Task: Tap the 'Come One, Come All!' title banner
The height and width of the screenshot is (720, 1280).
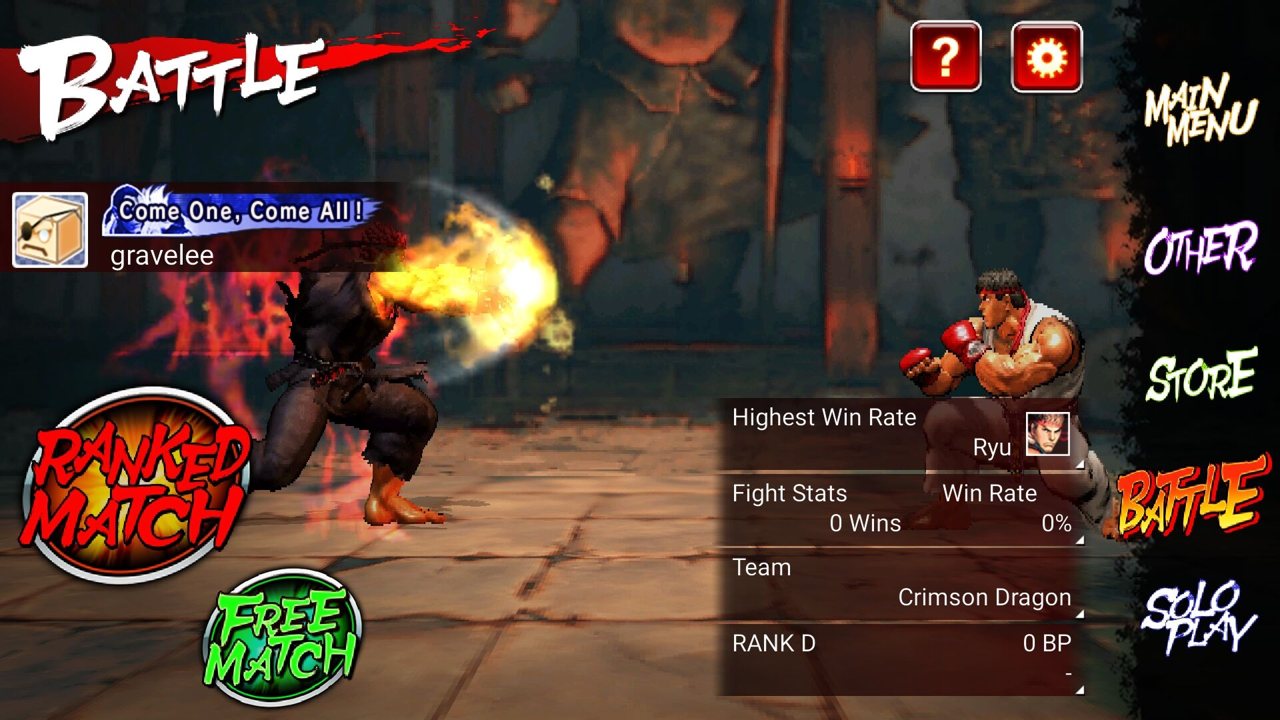Action: click(241, 212)
